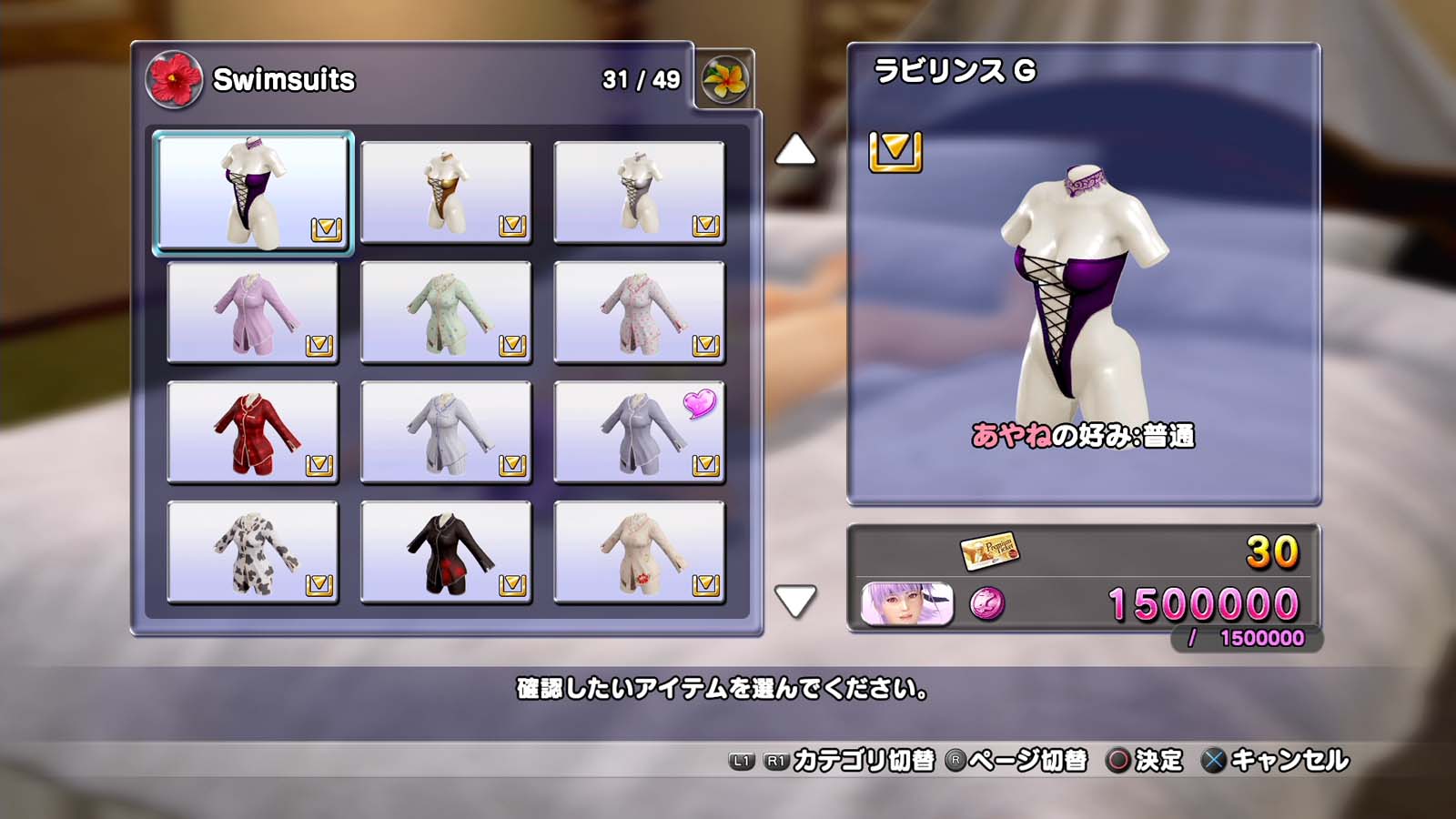1456x819 pixels.
Task: Choose the pink floral pajama outfit
Action: click(x=639, y=312)
